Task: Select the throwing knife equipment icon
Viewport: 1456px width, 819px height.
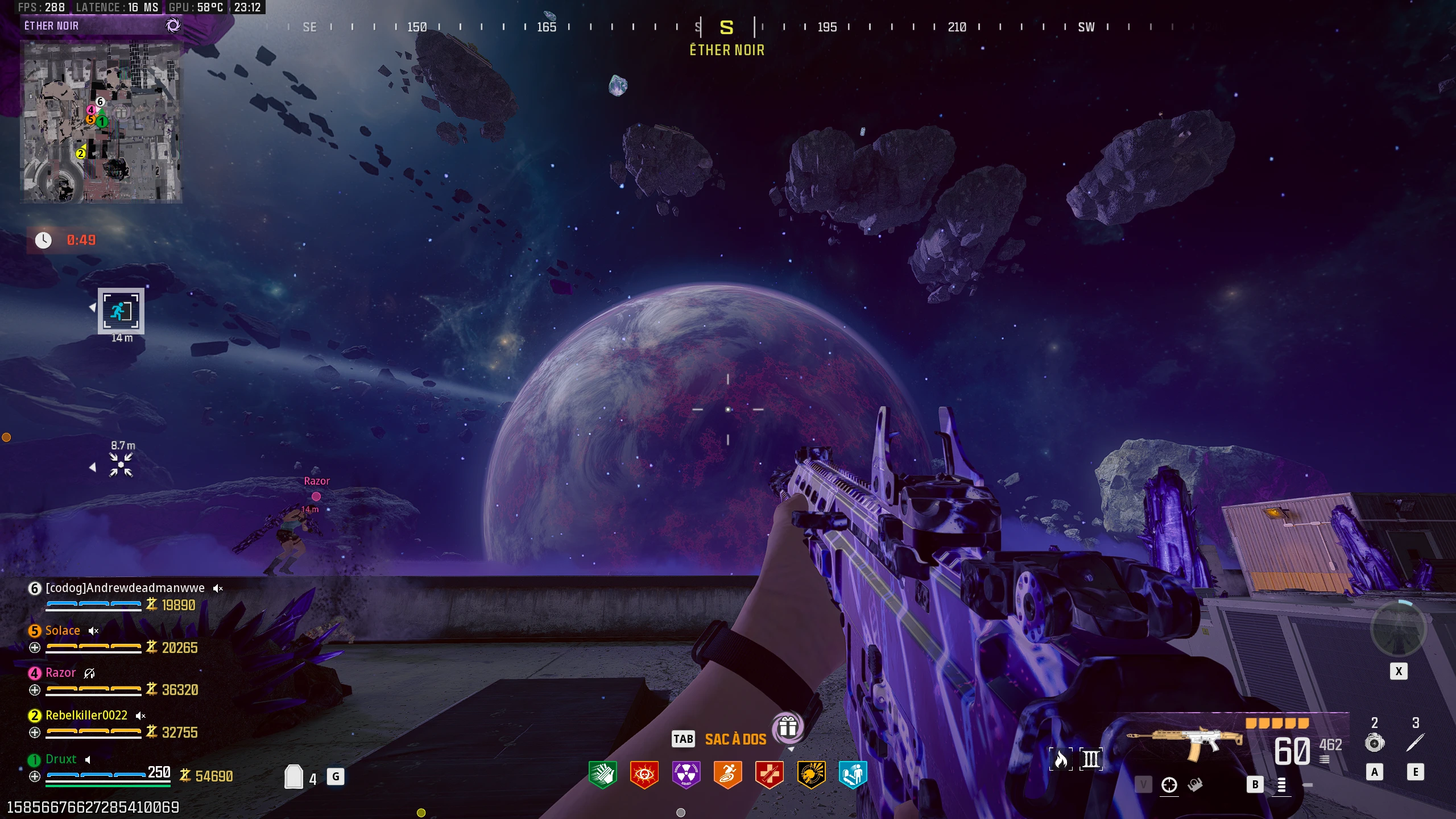Action: coord(1416,742)
